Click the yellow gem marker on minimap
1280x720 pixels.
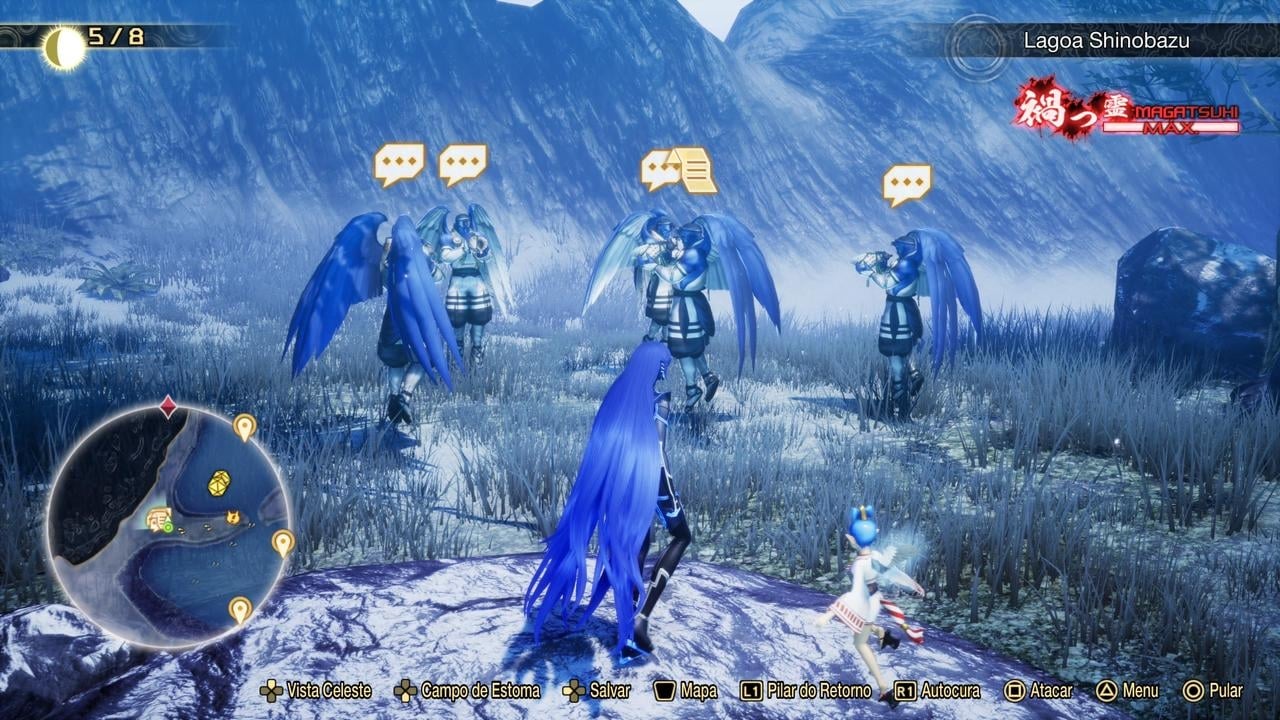coord(219,483)
